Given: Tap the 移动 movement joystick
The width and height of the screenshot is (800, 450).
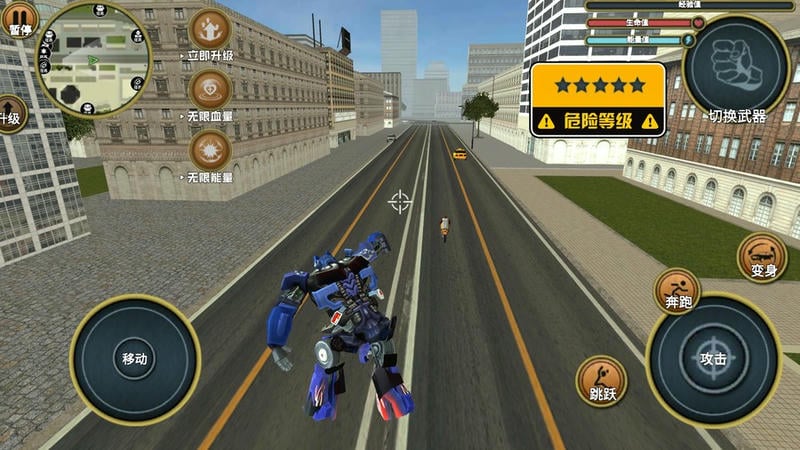Looking at the screenshot, I should coord(135,359).
